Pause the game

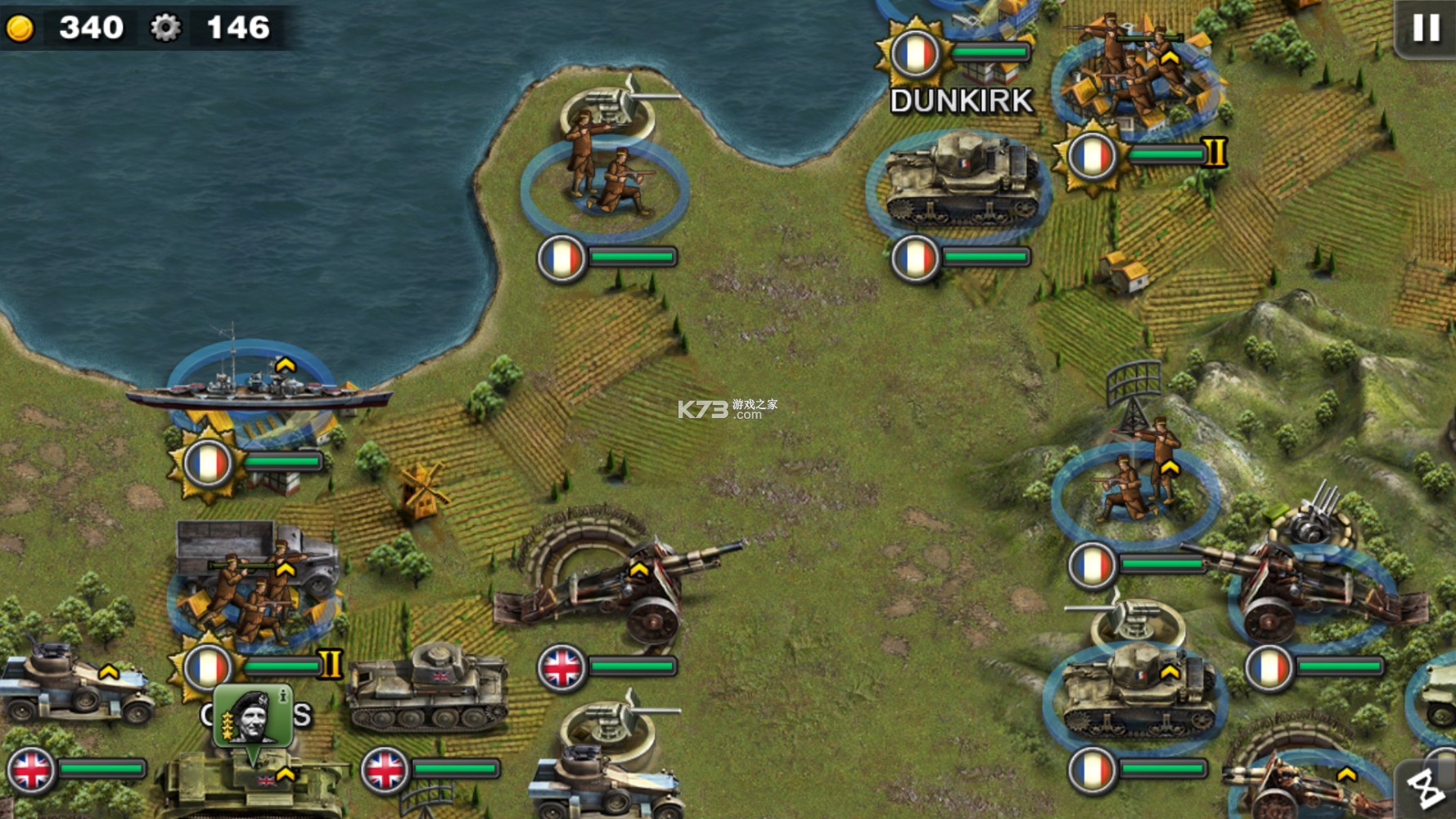(1426, 28)
